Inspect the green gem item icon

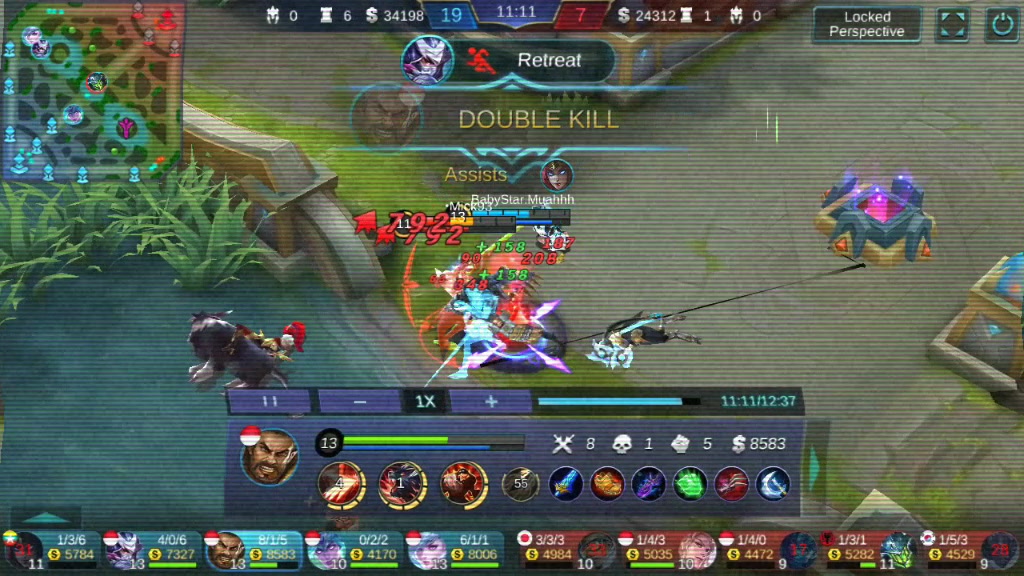690,484
